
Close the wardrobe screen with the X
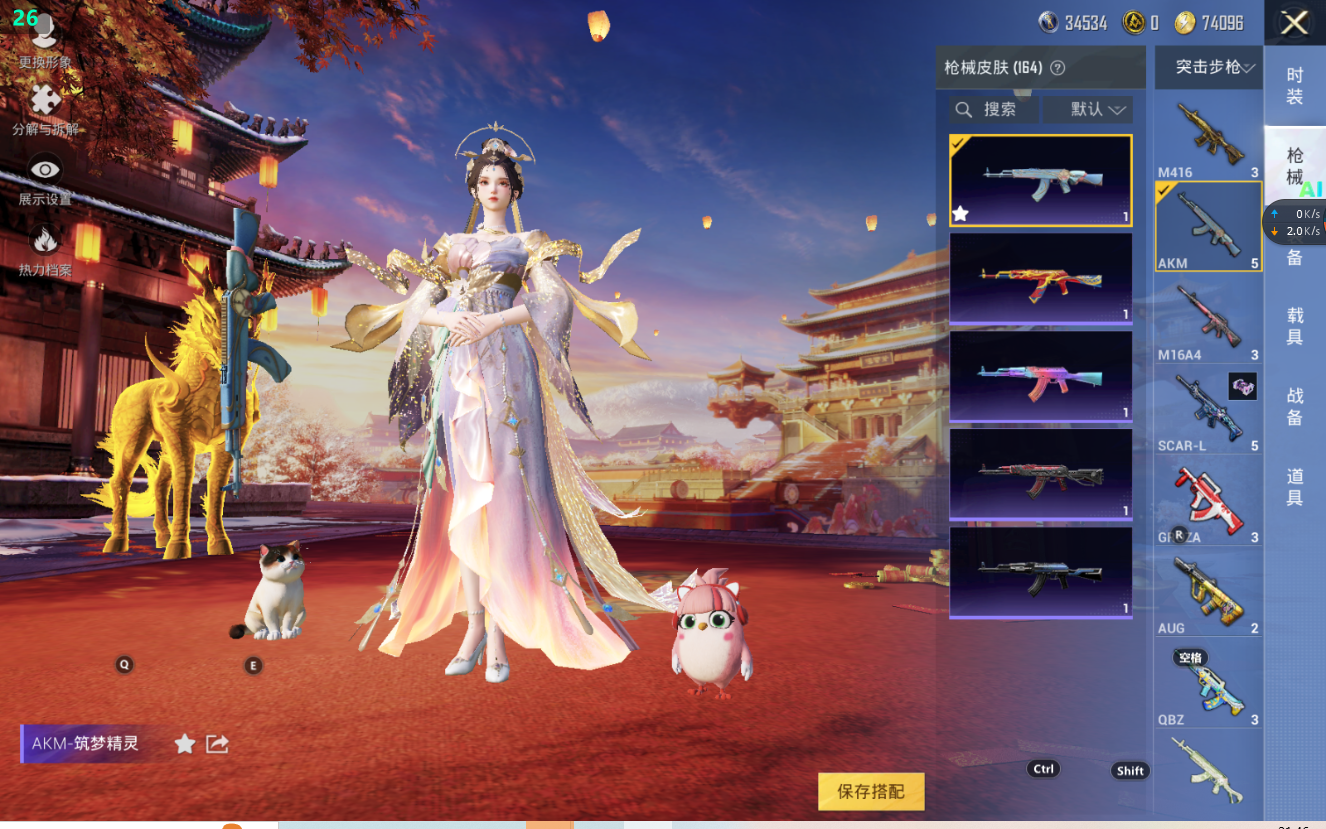tap(1294, 23)
